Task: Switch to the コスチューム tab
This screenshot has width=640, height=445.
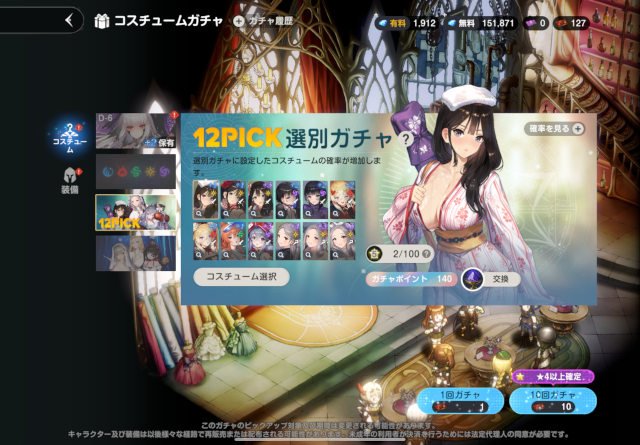Action: click(70, 139)
